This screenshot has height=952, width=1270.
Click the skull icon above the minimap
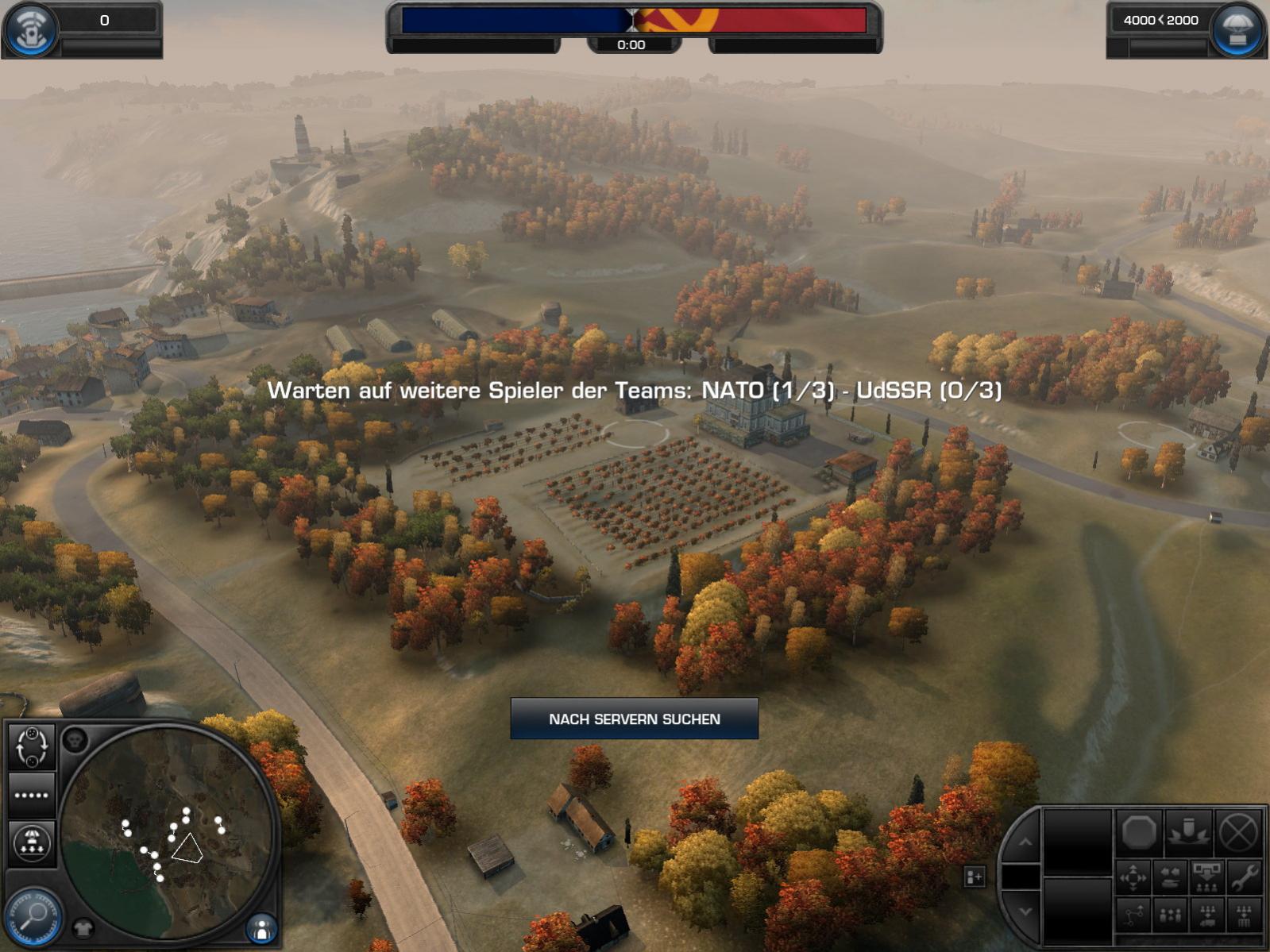point(75,741)
